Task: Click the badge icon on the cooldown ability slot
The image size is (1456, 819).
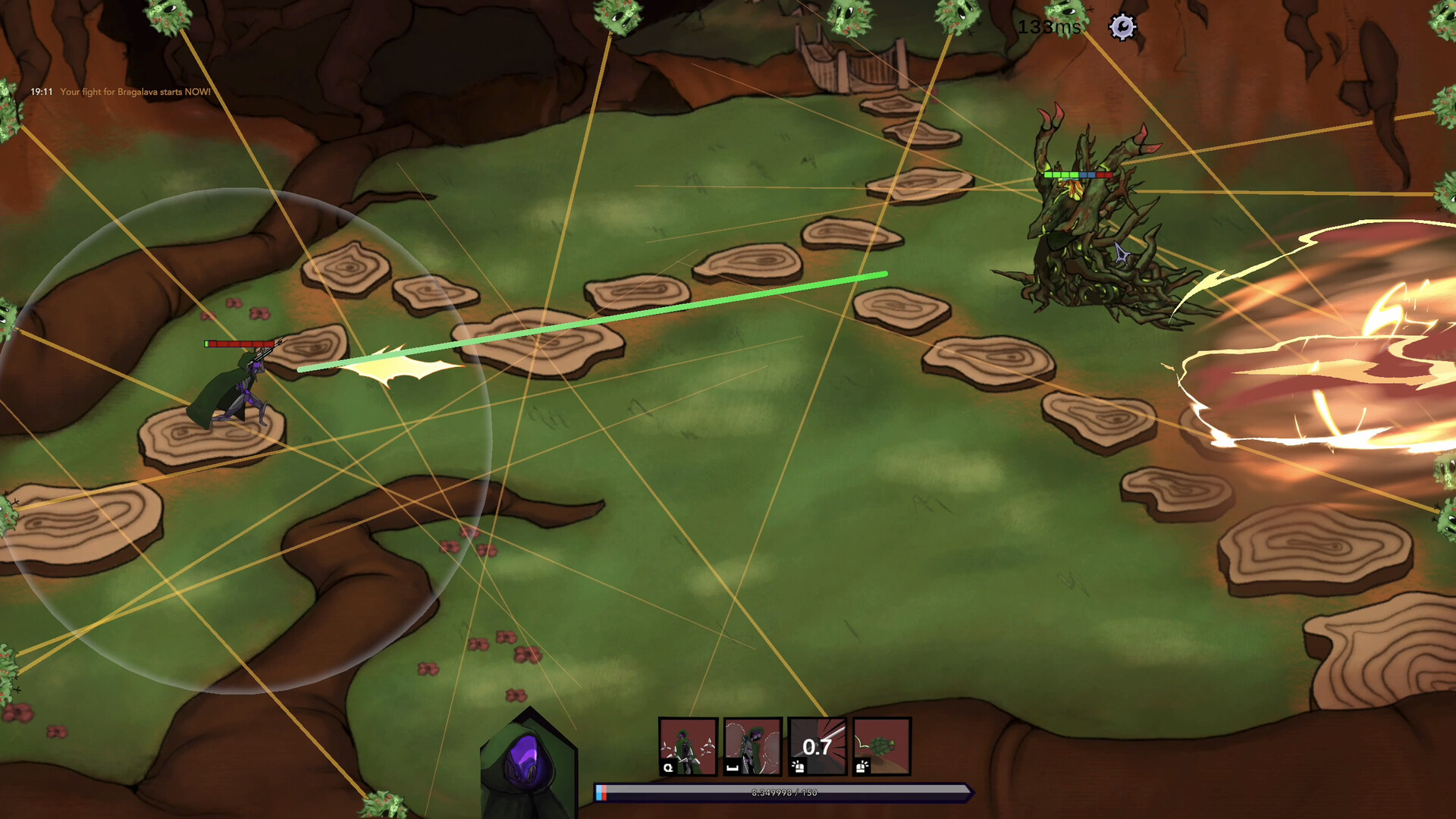Action: point(797,767)
